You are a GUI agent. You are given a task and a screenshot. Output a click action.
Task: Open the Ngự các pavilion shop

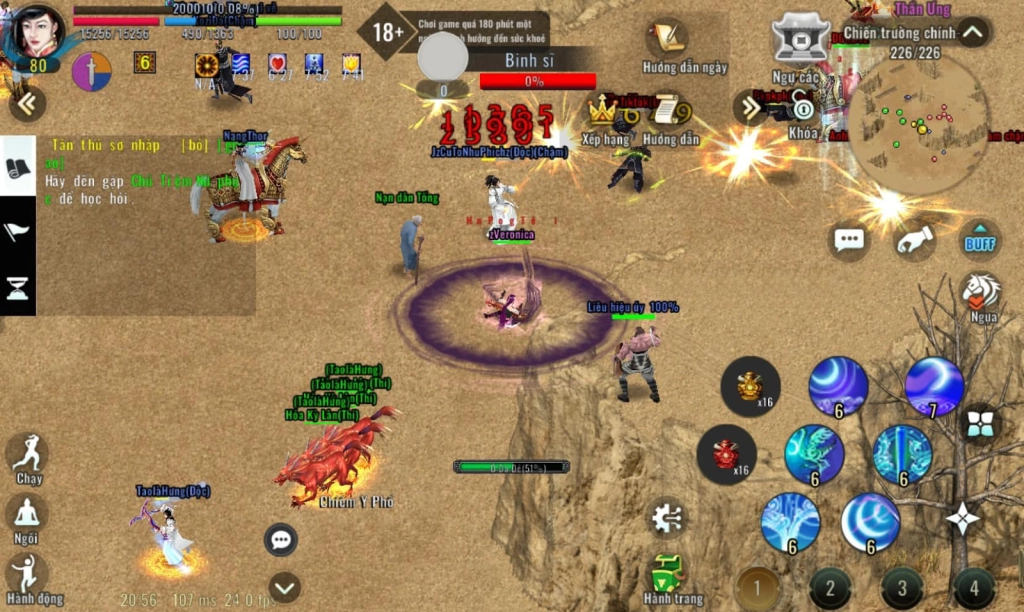coord(801,40)
